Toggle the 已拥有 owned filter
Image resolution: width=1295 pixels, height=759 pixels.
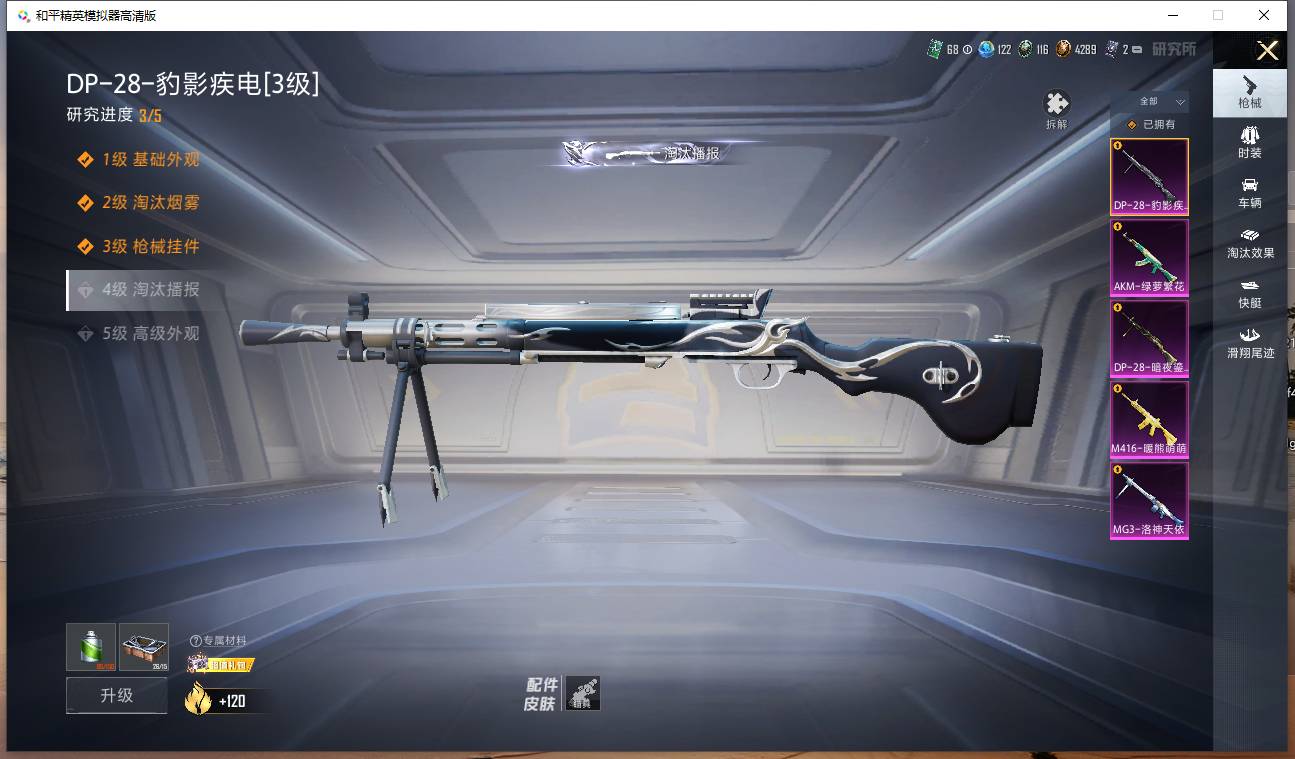coord(1150,124)
